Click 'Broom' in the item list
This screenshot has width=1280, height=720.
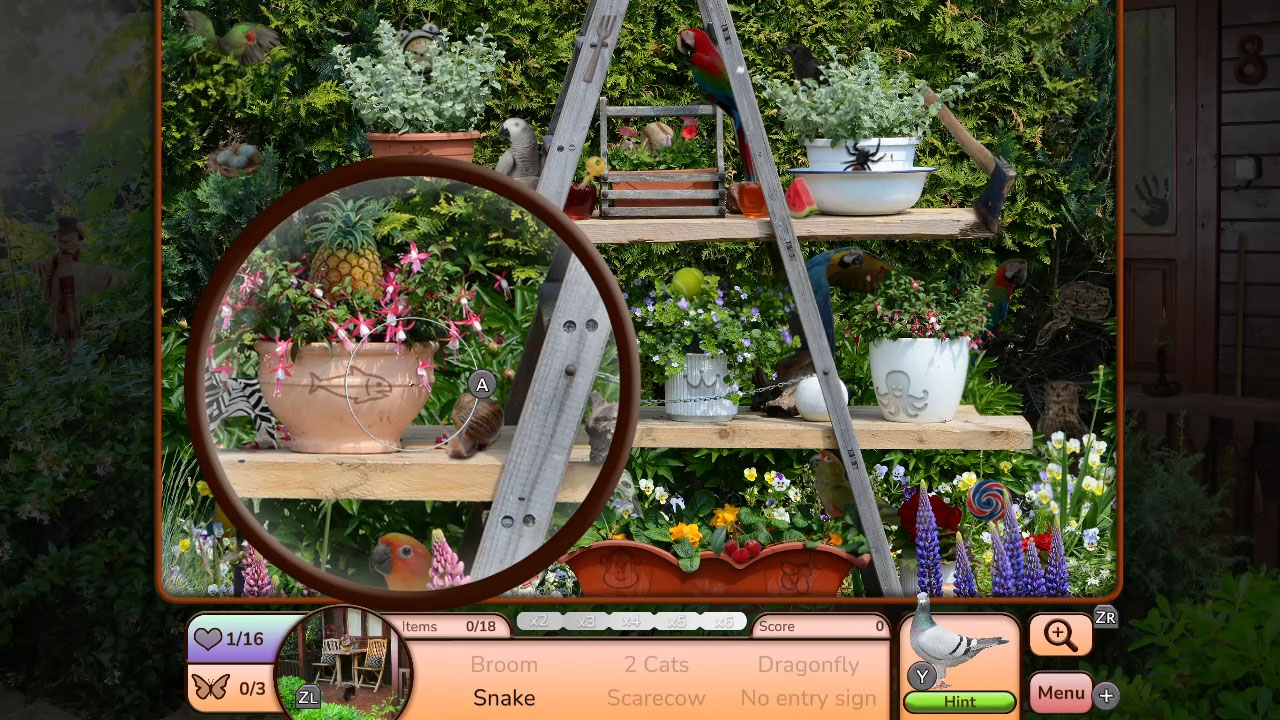point(504,664)
